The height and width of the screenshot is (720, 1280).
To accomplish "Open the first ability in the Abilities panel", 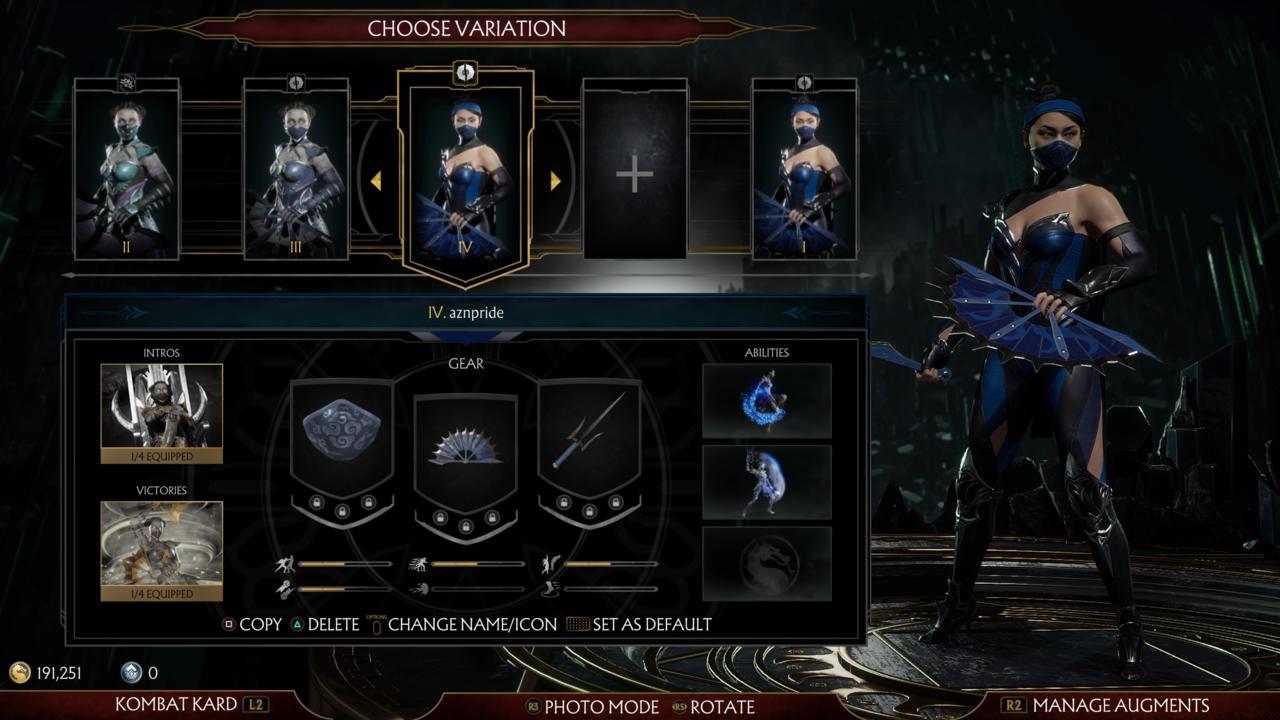I will click(768, 401).
